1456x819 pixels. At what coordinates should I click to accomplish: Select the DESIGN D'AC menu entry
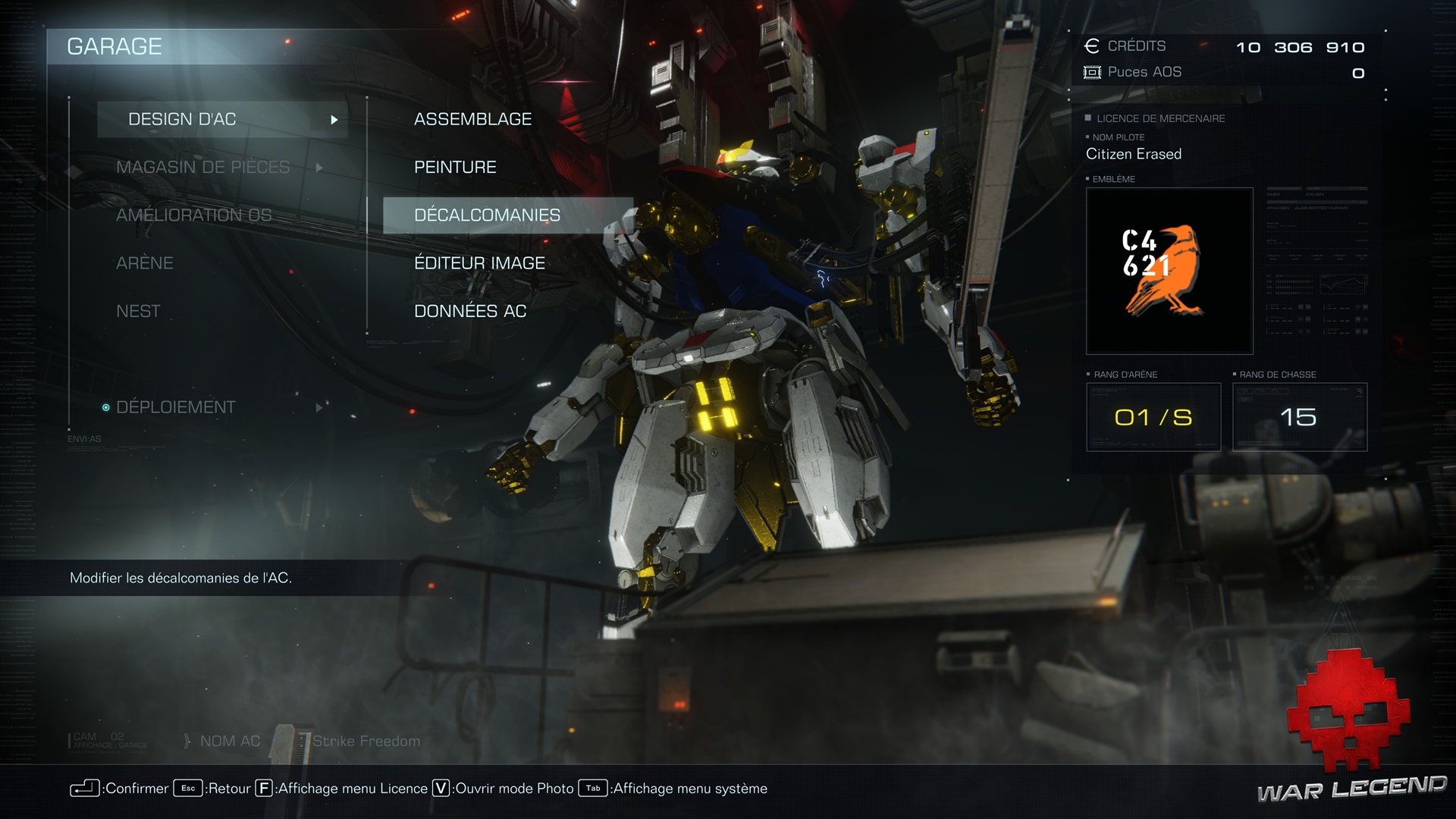pyautogui.click(x=183, y=119)
